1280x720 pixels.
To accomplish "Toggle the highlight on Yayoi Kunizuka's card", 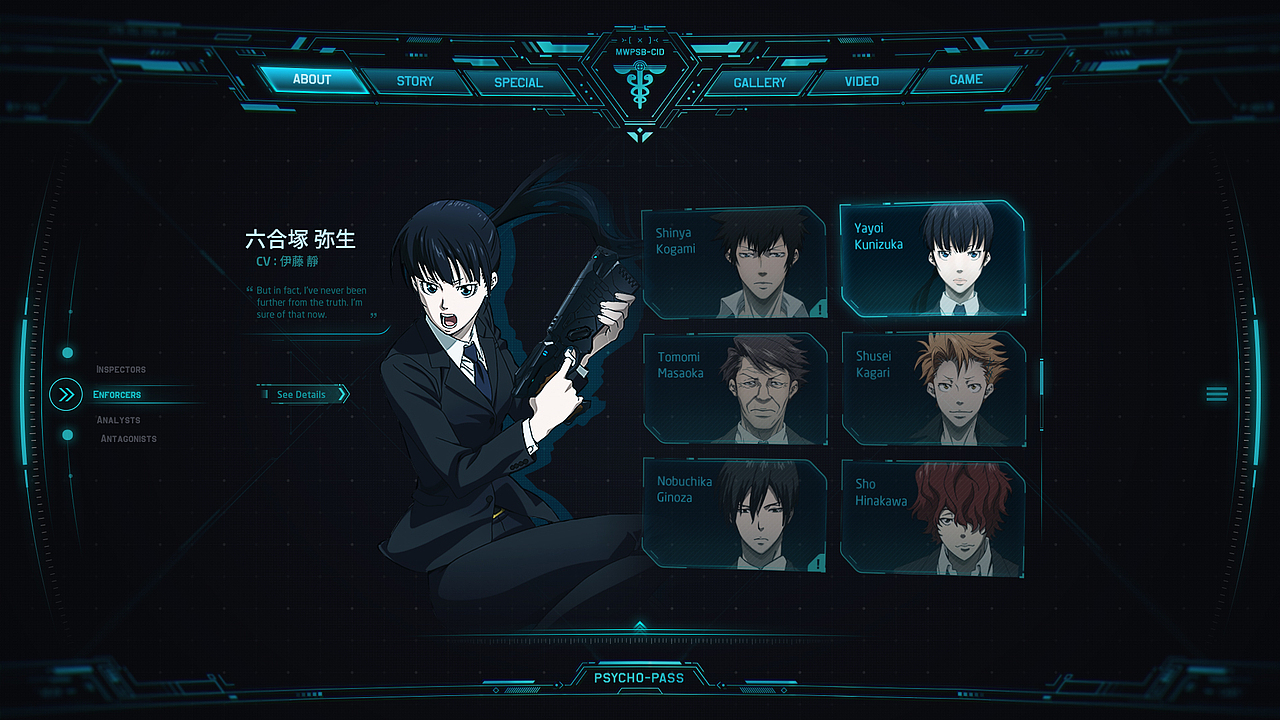I will (932, 258).
